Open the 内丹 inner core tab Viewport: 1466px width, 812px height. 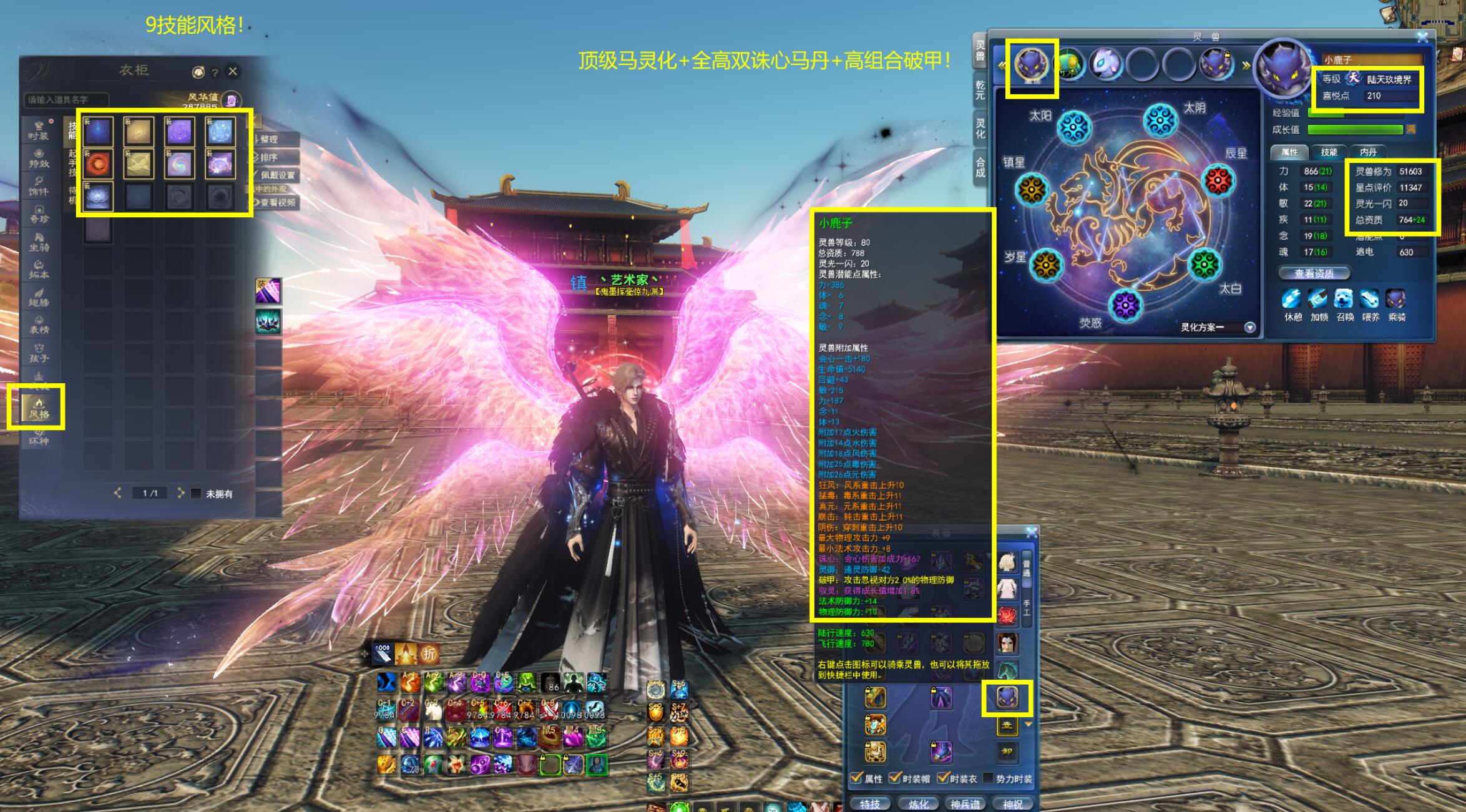coord(1367,152)
